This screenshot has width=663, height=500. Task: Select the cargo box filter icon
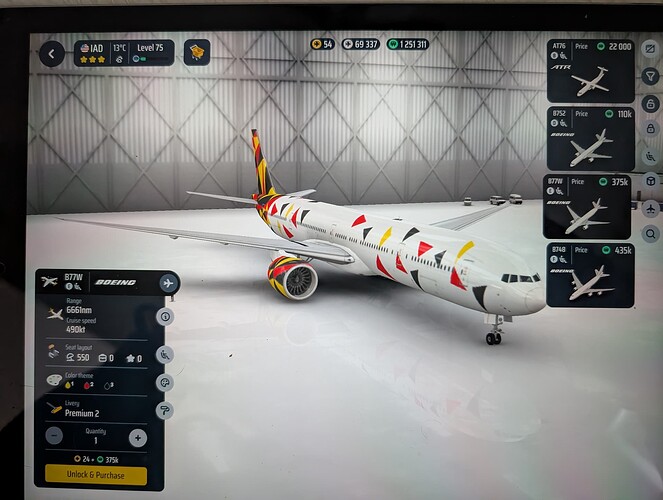[650, 181]
